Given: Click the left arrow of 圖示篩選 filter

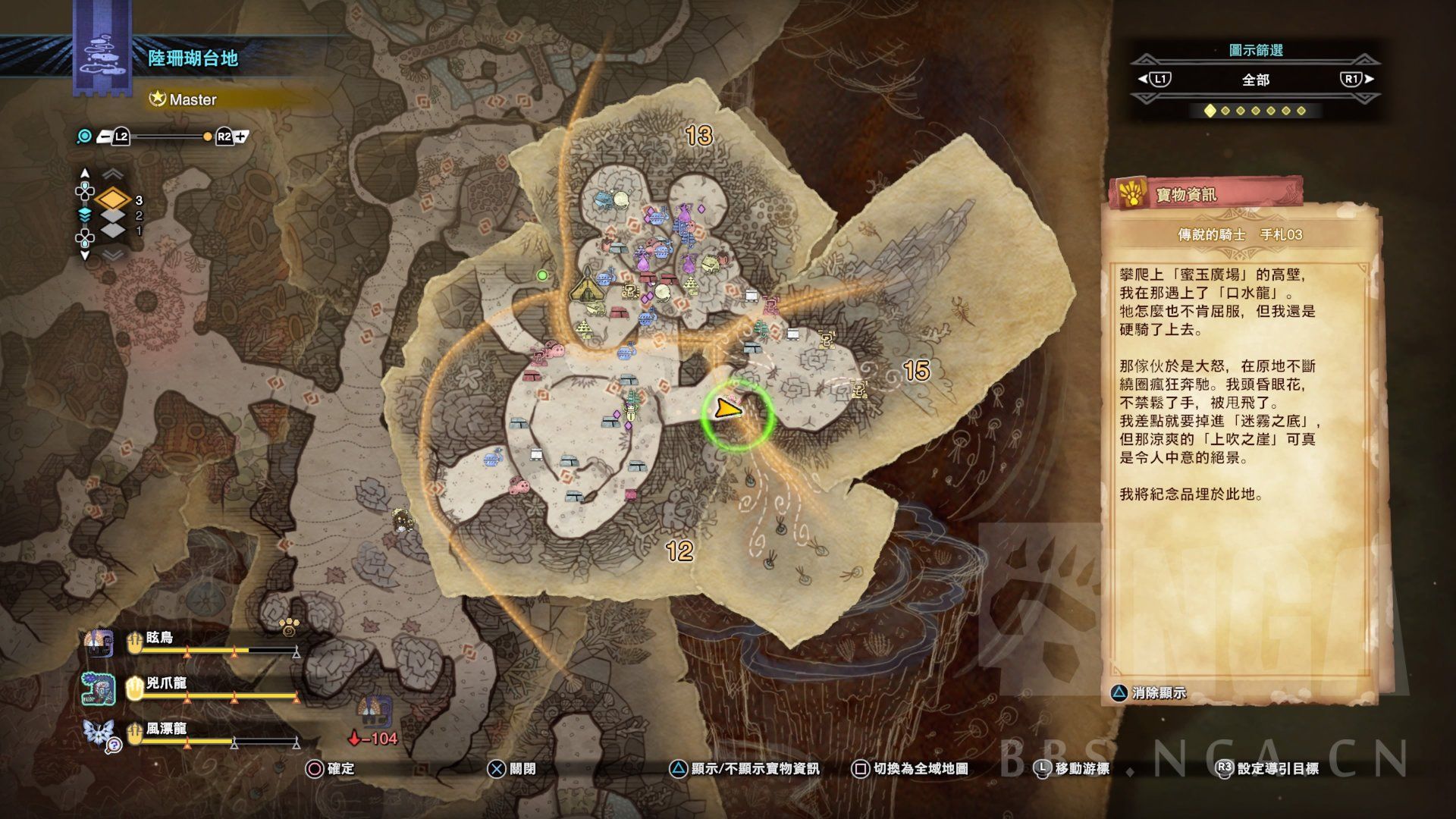Looking at the screenshot, I should 1154,79.
